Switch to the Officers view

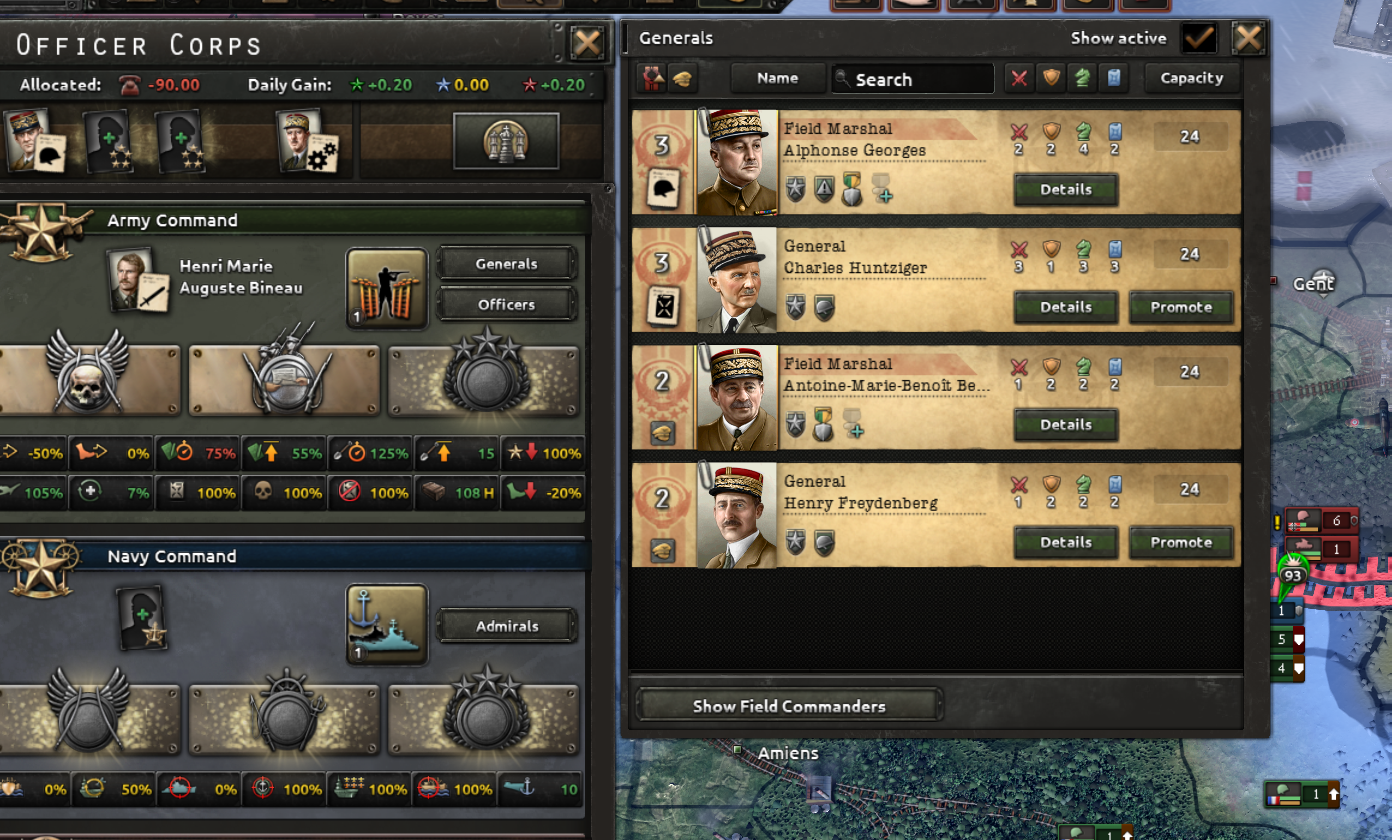507,304
